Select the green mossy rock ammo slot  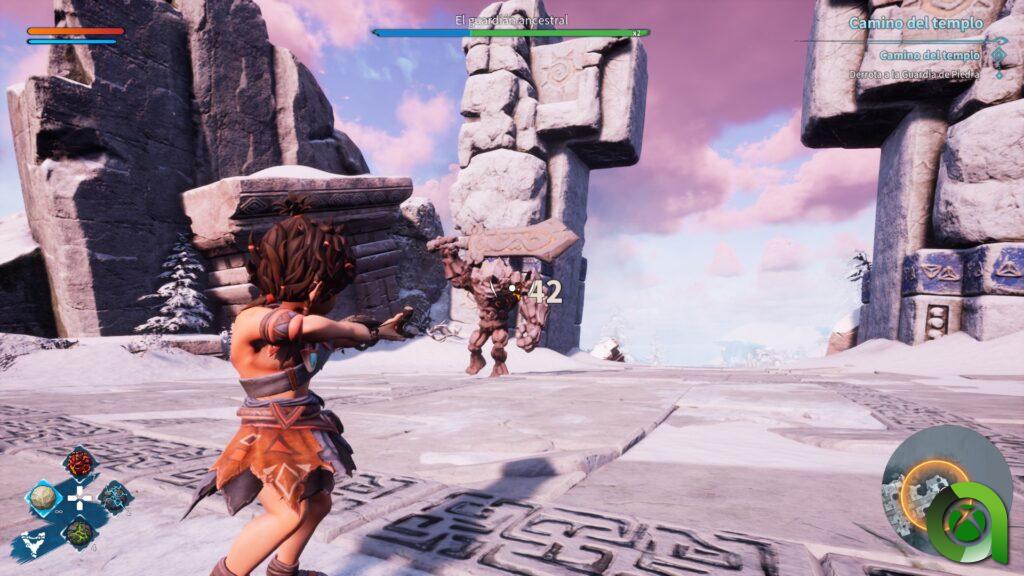click(x=79, y=530)
